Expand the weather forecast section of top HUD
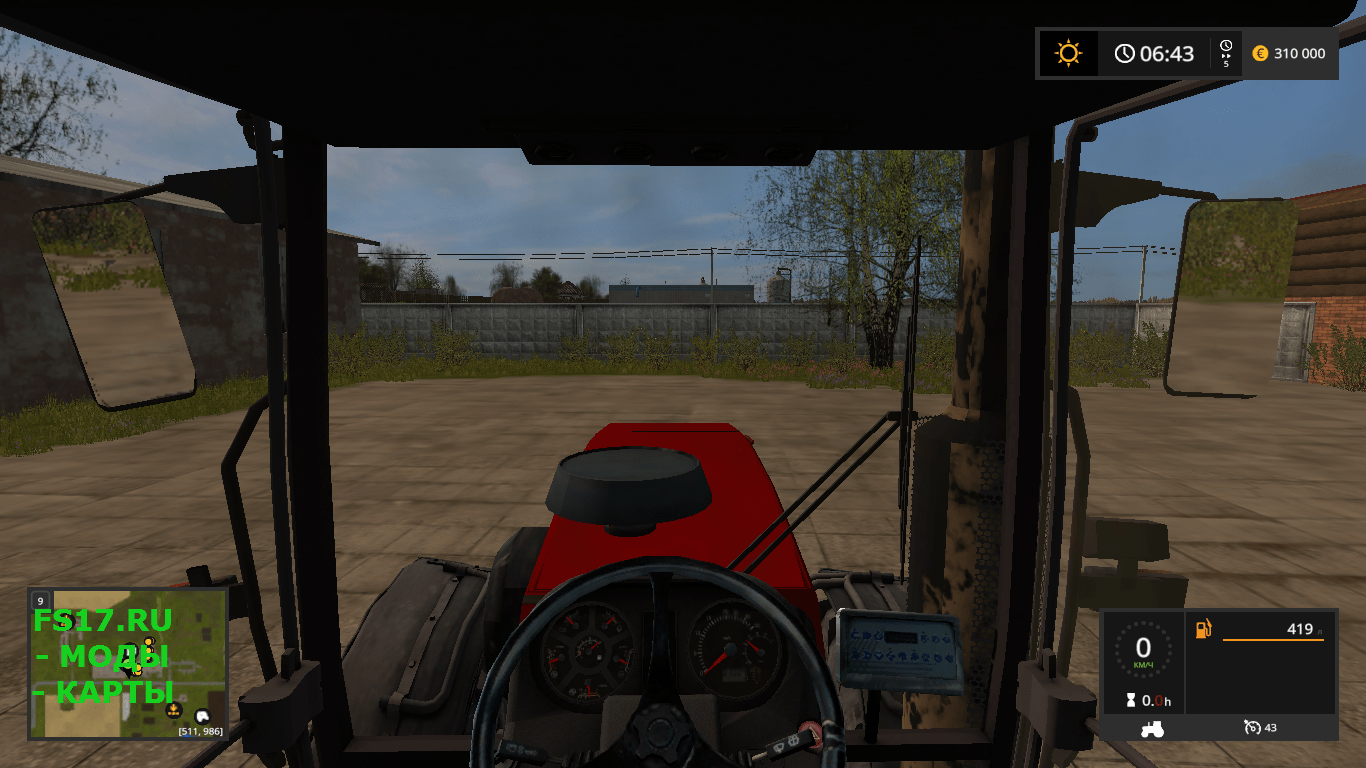The width and height of the screenshot is (1366, 768). [1068, 53]
